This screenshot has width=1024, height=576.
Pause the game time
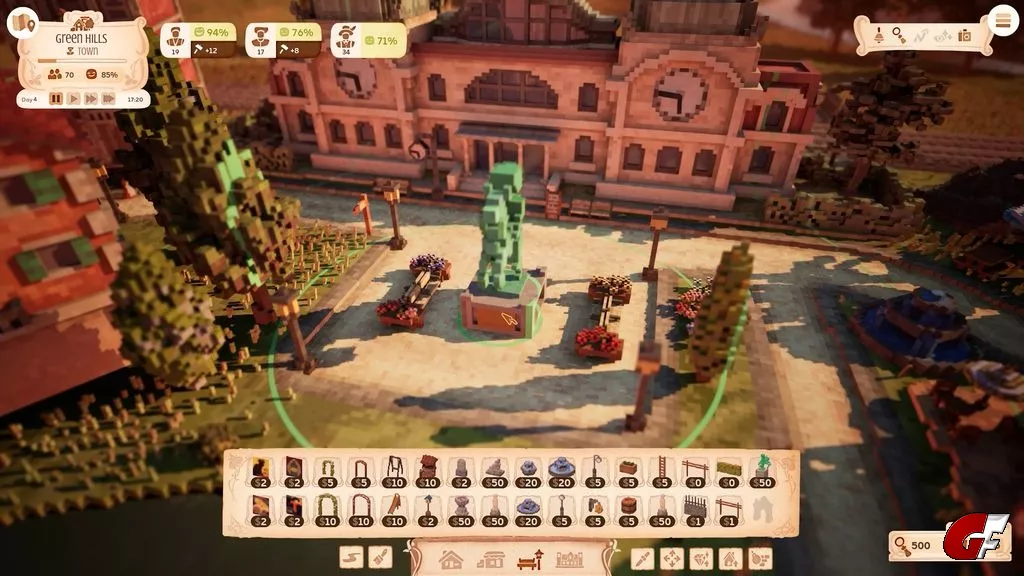point(56,99)
